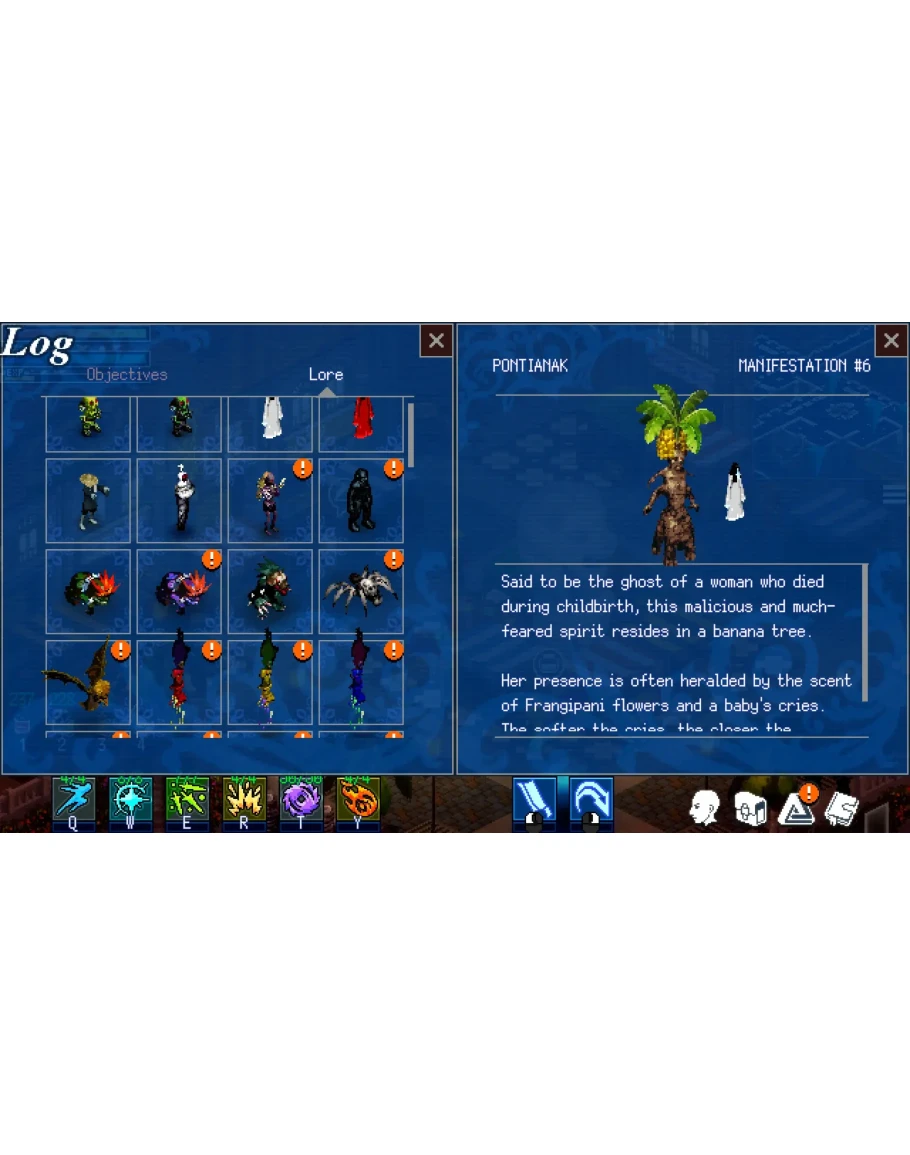This screenshot has width=910, height=1155.
Task: Activate the purple vortex ability
Action: pos(301,800)
